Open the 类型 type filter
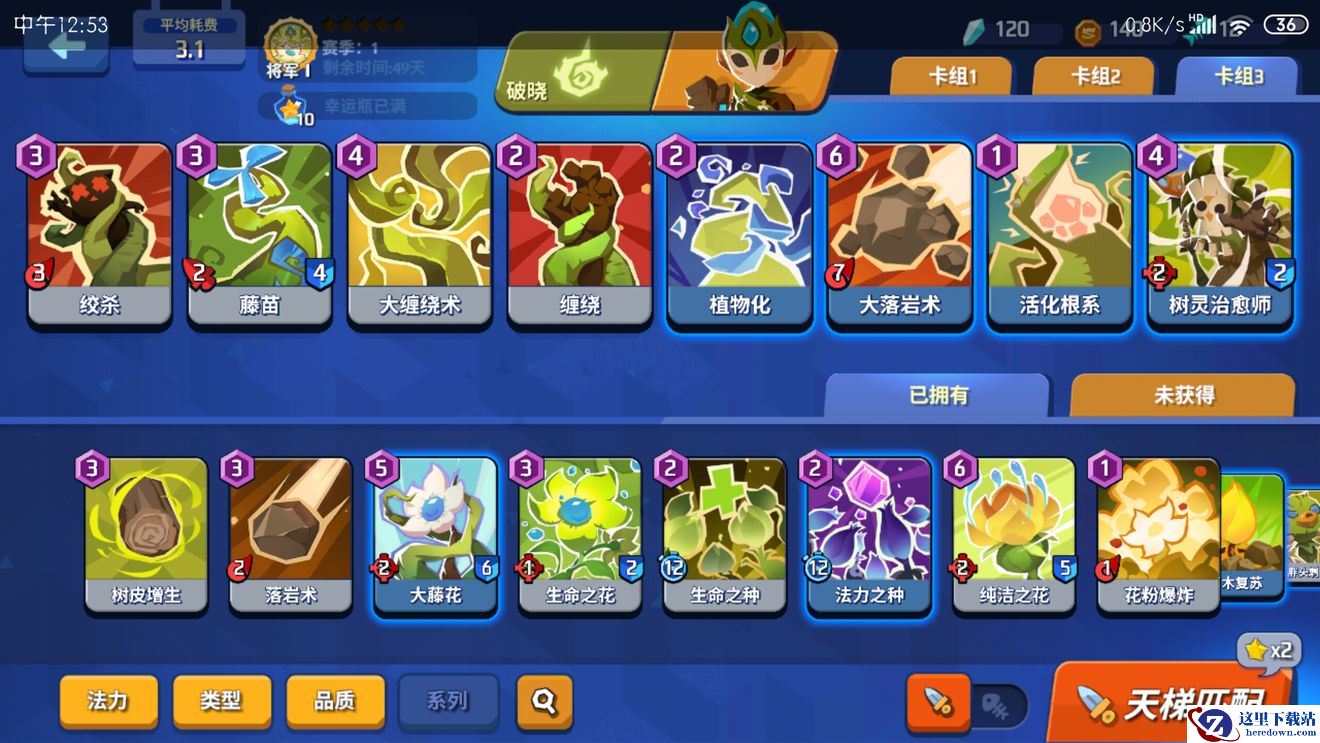Viewport: 1320px width, 743px height. pos(221,700)
